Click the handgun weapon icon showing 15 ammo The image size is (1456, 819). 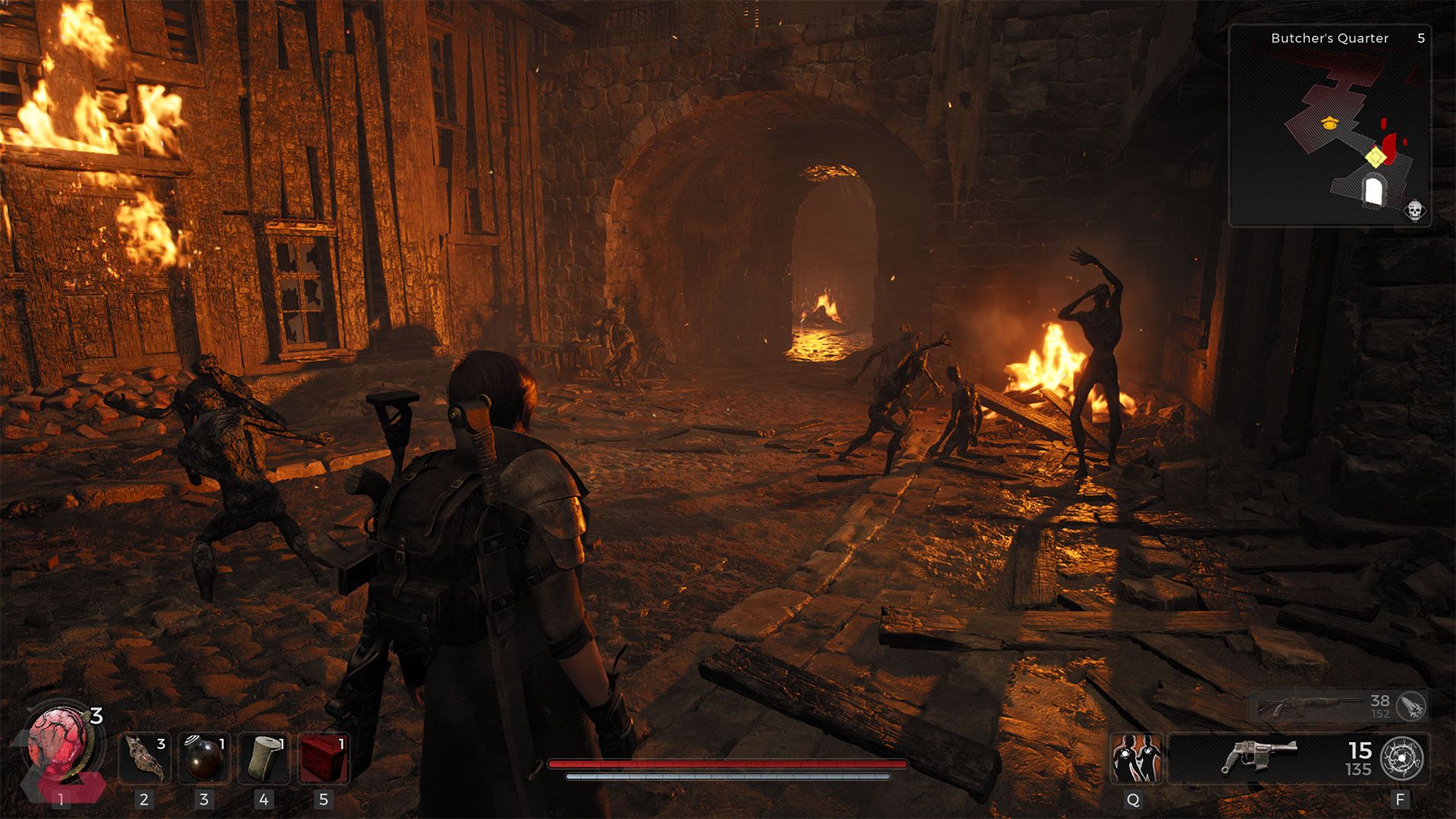(1261, 755)
